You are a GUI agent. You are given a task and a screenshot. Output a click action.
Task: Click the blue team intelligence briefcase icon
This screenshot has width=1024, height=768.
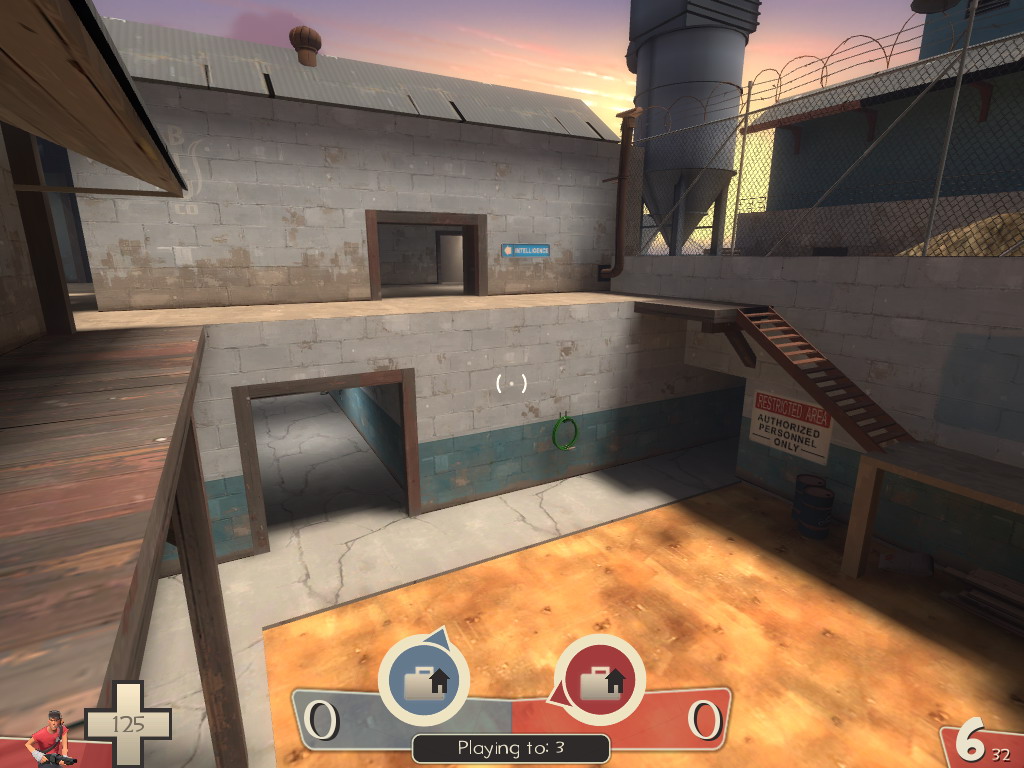(424, 681)
